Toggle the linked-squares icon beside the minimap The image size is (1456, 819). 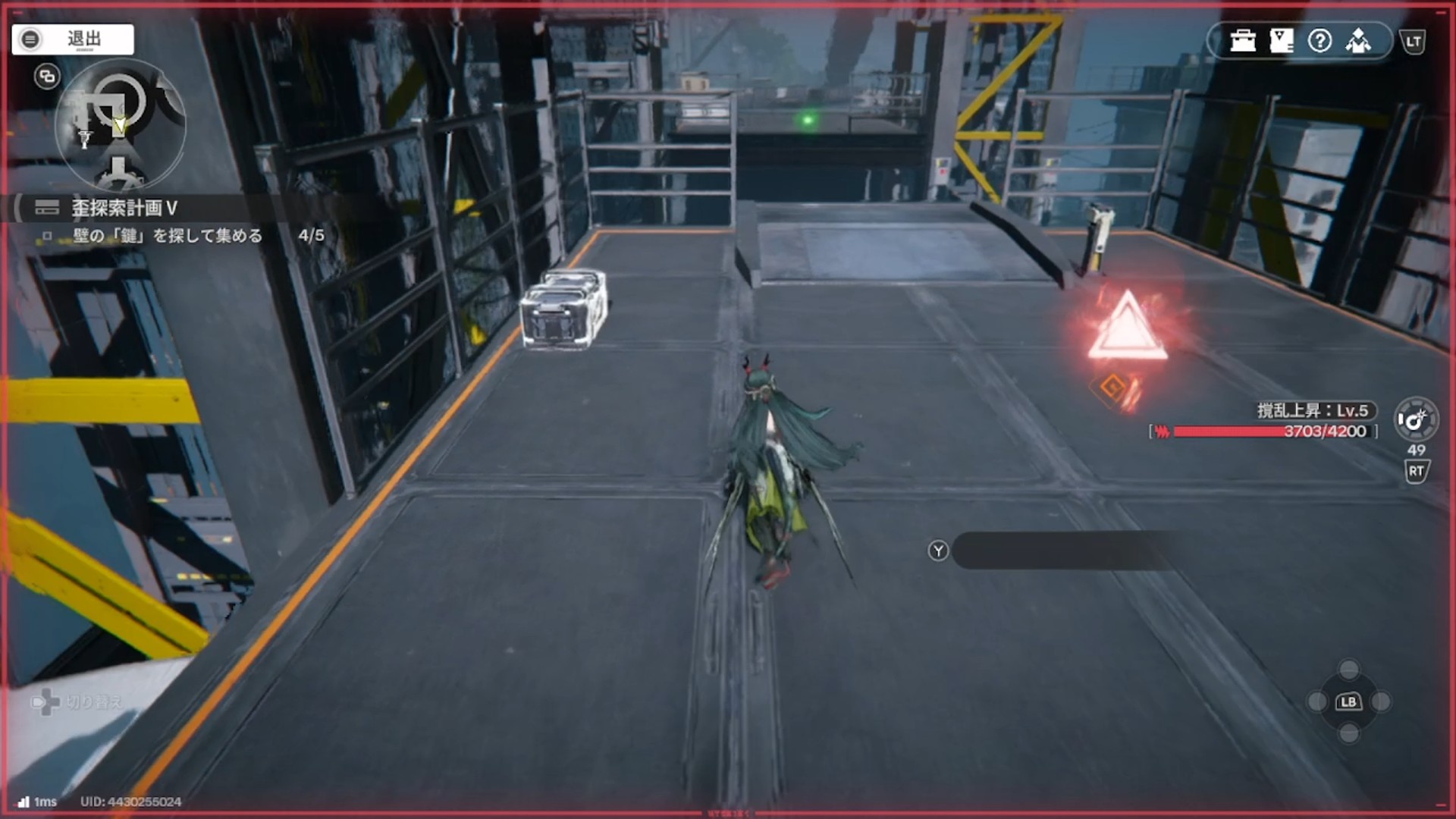pos(47,77)
